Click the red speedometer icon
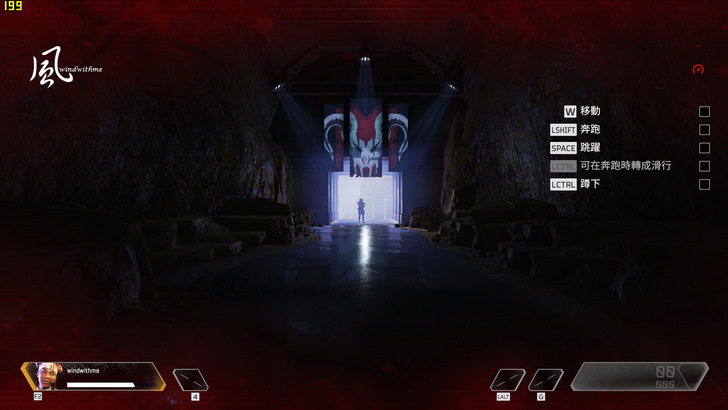 click(698, 69)
